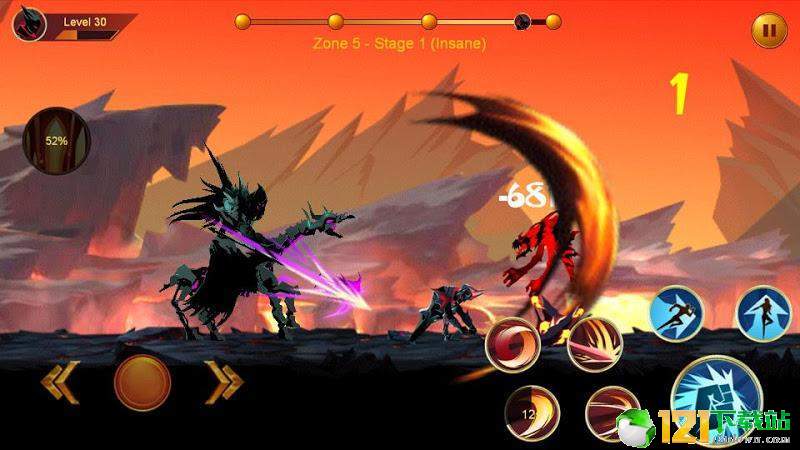Open the hero portrait next to Level 30
The image size is (800, 450).
28,24
